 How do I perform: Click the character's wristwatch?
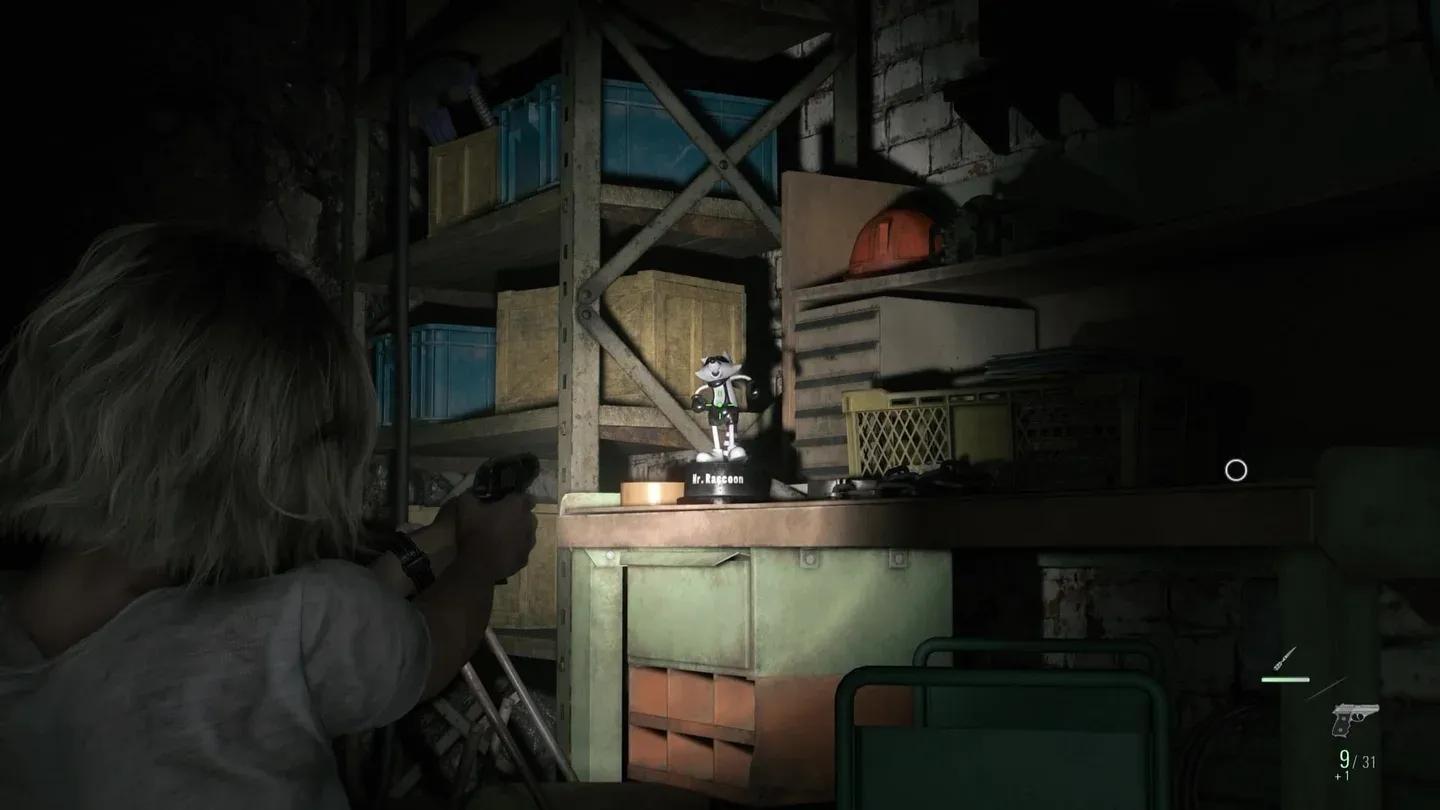[x=412, y=556]
